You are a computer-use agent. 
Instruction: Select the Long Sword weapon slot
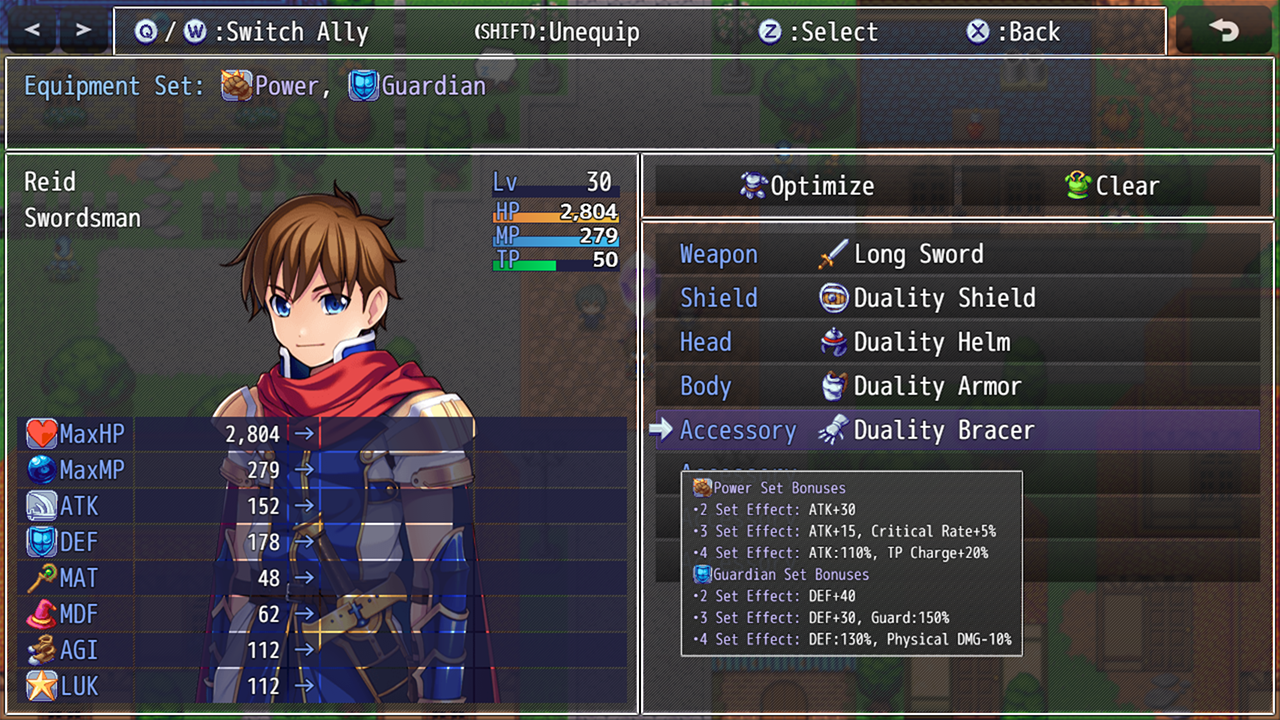coord(957,254)
